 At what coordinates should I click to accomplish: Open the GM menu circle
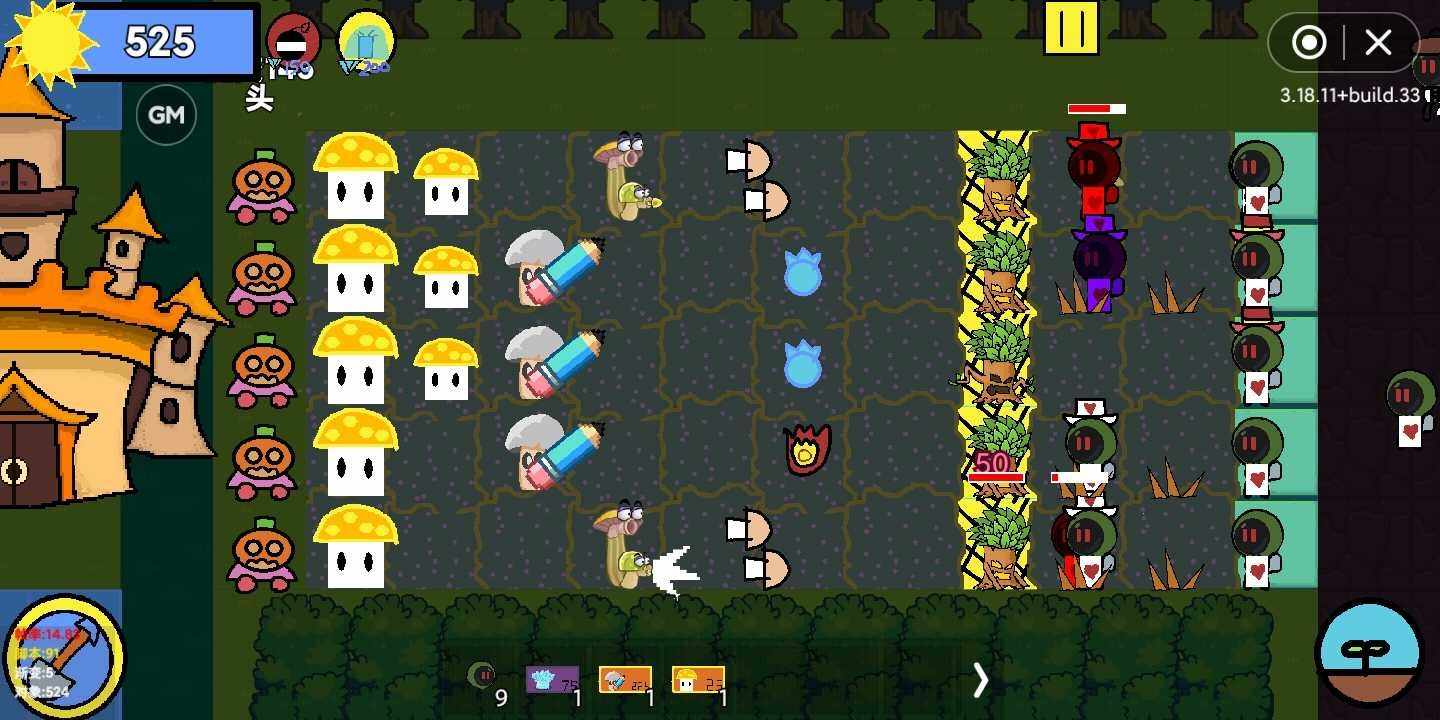(x=166, y=114)
